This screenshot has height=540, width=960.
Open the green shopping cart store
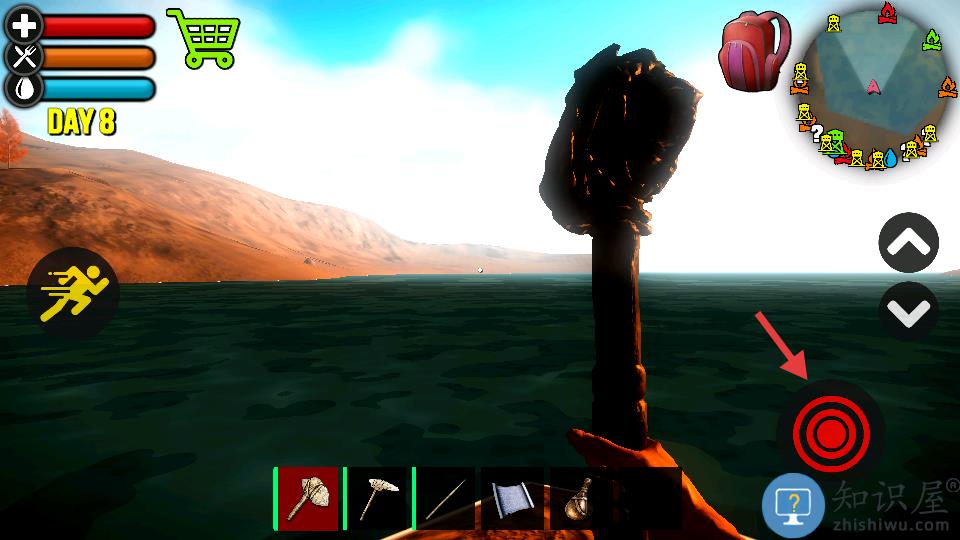point(204,38)
